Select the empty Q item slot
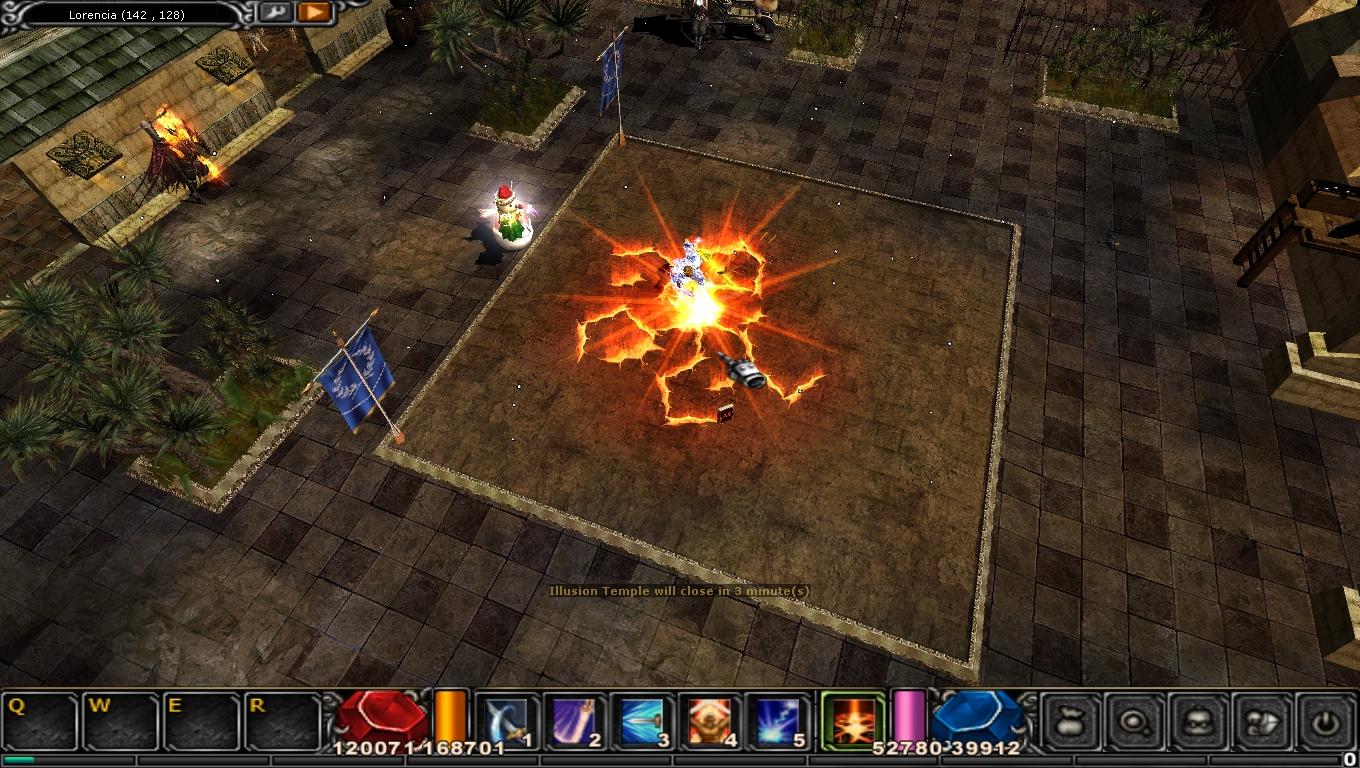 pos(40,721)
